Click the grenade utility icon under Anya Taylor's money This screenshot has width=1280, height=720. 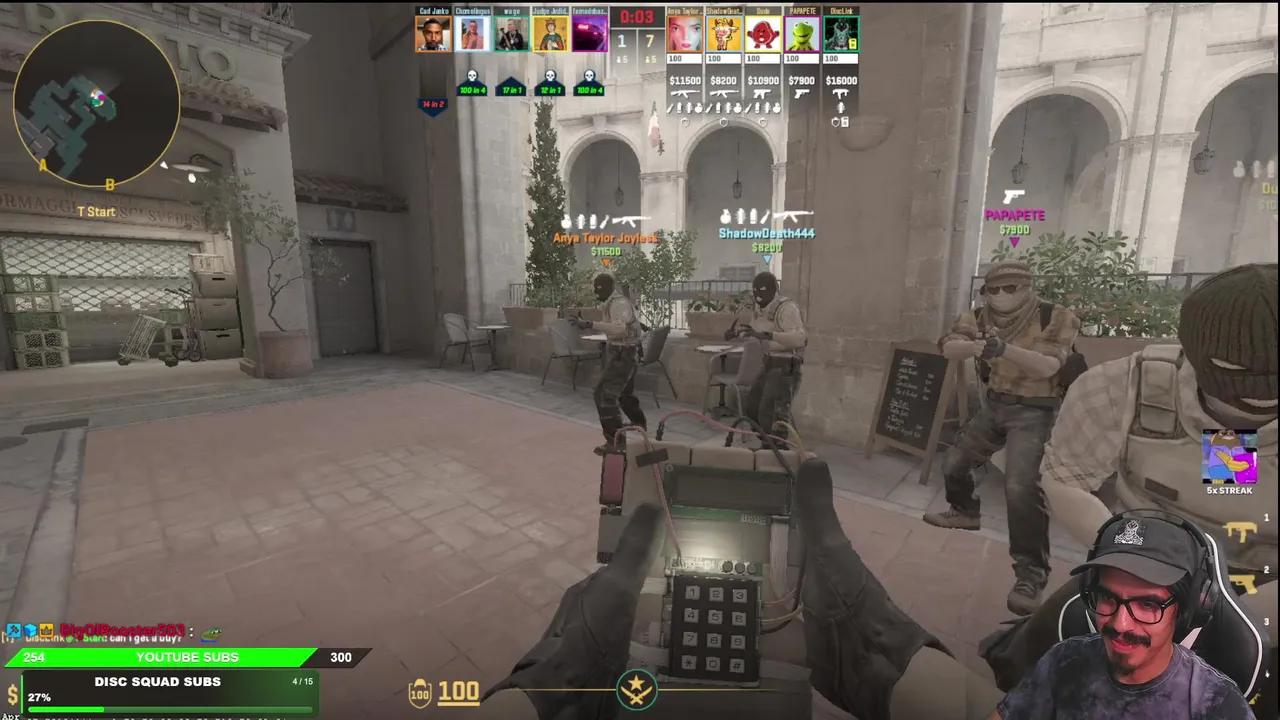click(691, 107)
